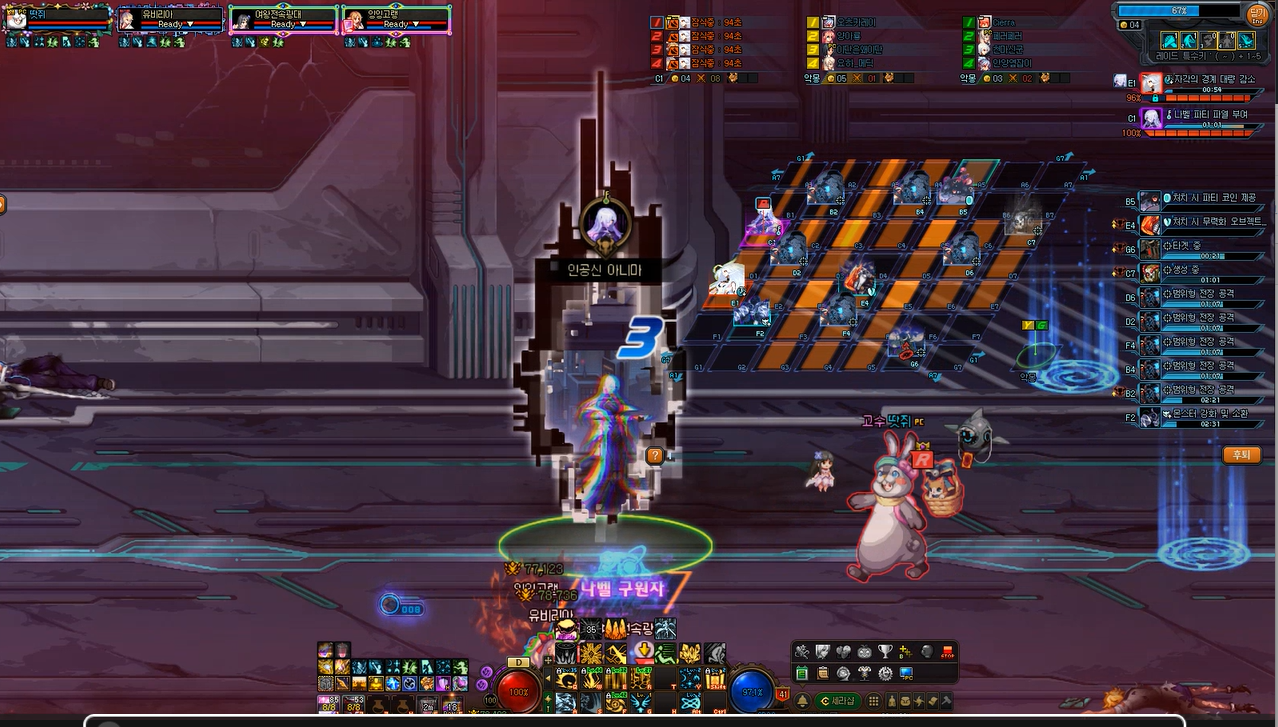Open the grid menu button beside 세라샵
This screenshot has width=1278, height=727.
[x=873, y=701]
